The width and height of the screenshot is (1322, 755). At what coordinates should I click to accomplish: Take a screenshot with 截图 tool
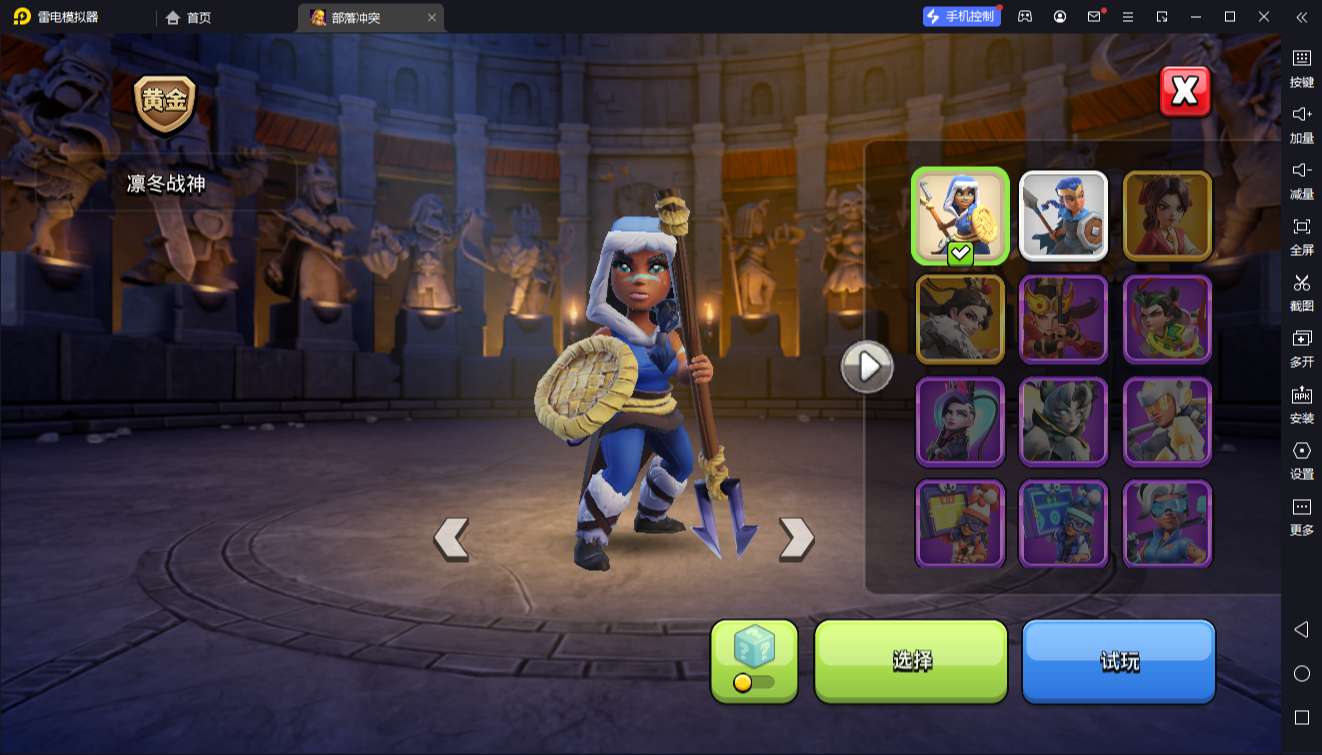[x=1301, y=291]
